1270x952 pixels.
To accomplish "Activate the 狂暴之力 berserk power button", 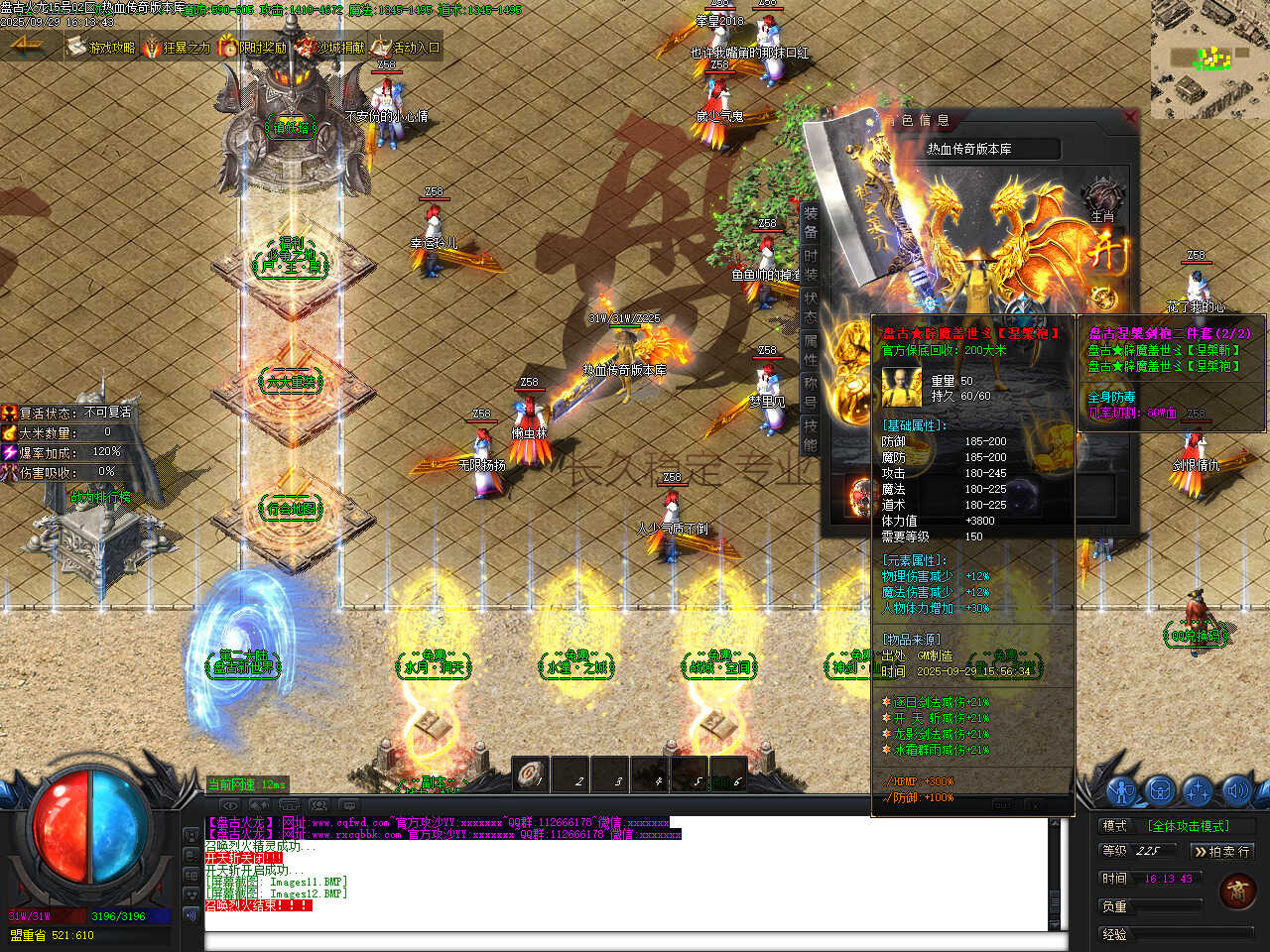I will click(177, 47).
